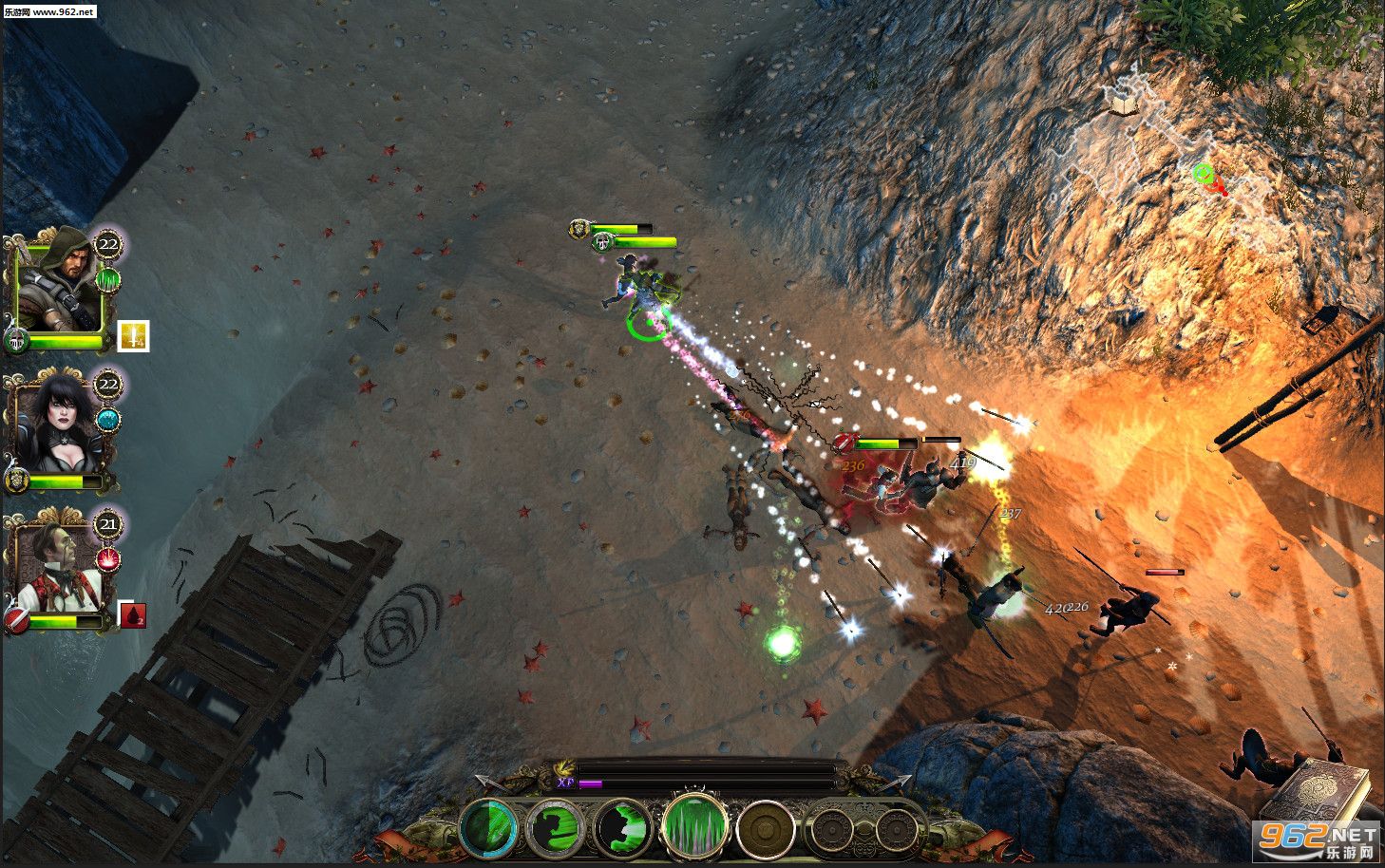Activate the silhouette skill with white flash
Viewport: 1385px width, 868px height.
[622, 827]
